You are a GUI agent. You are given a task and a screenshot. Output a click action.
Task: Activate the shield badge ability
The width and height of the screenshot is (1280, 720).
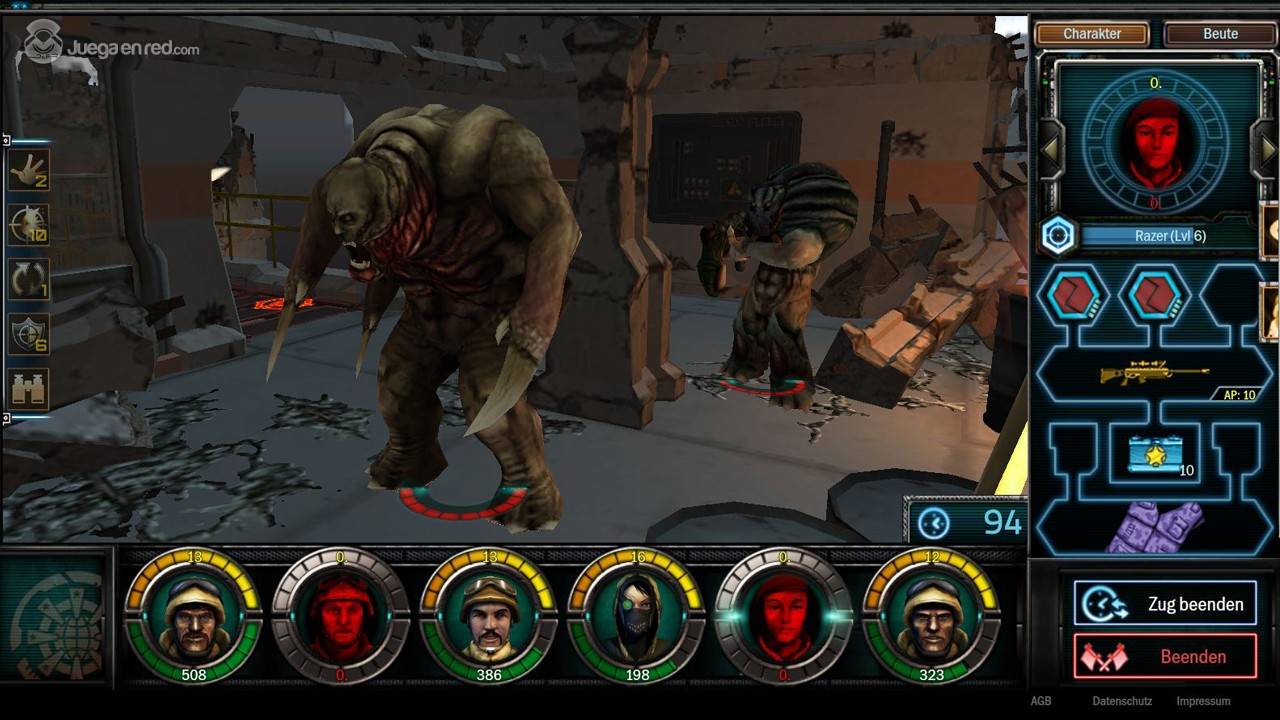click(28, 334)
